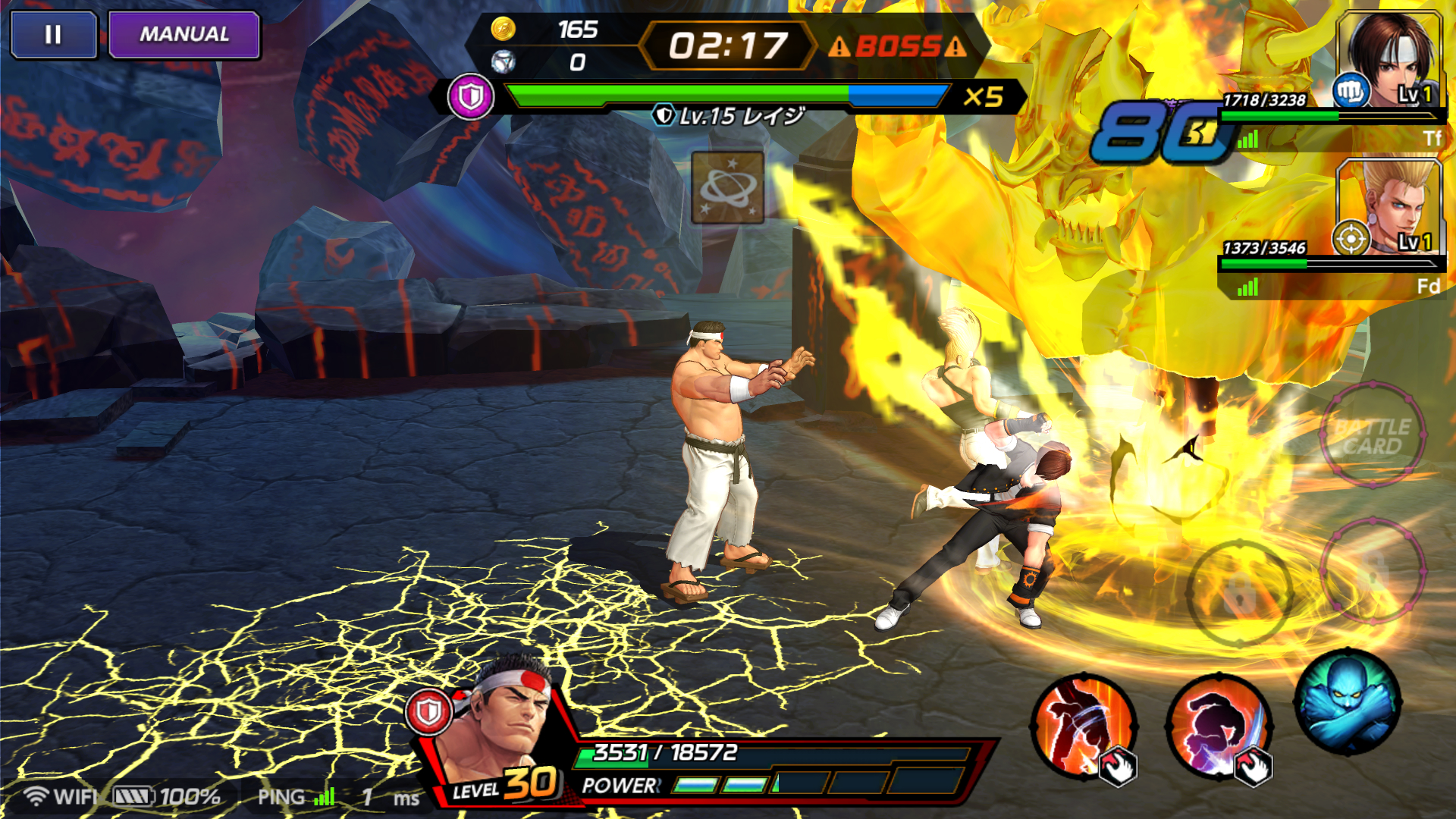Switch to brown-haired teammate portrait
Viewport: 1456px width, 819px height.
pos(1389,61)
